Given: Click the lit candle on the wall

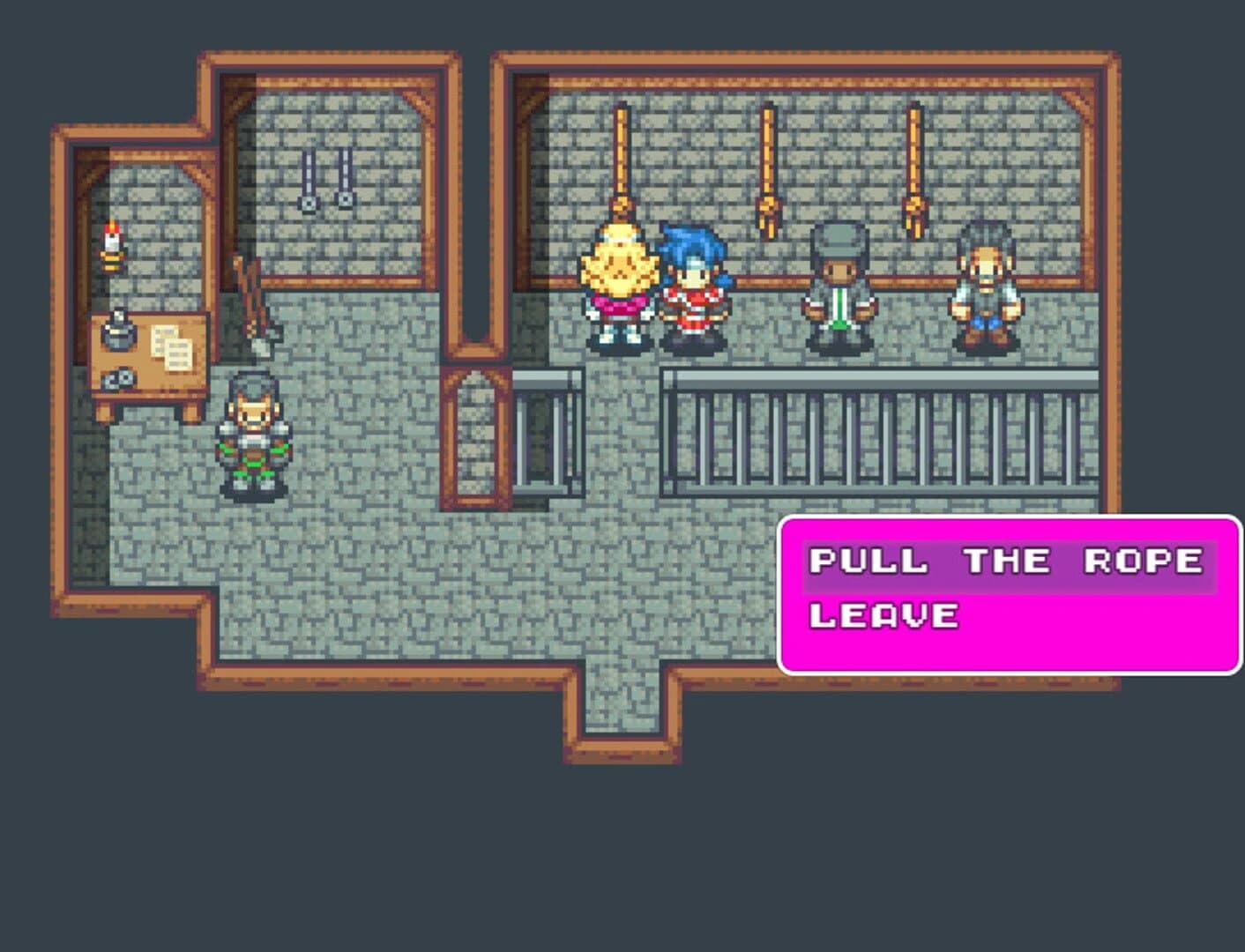Looking at the screenshot, I should pyautogui.click(x=111, y=242).
